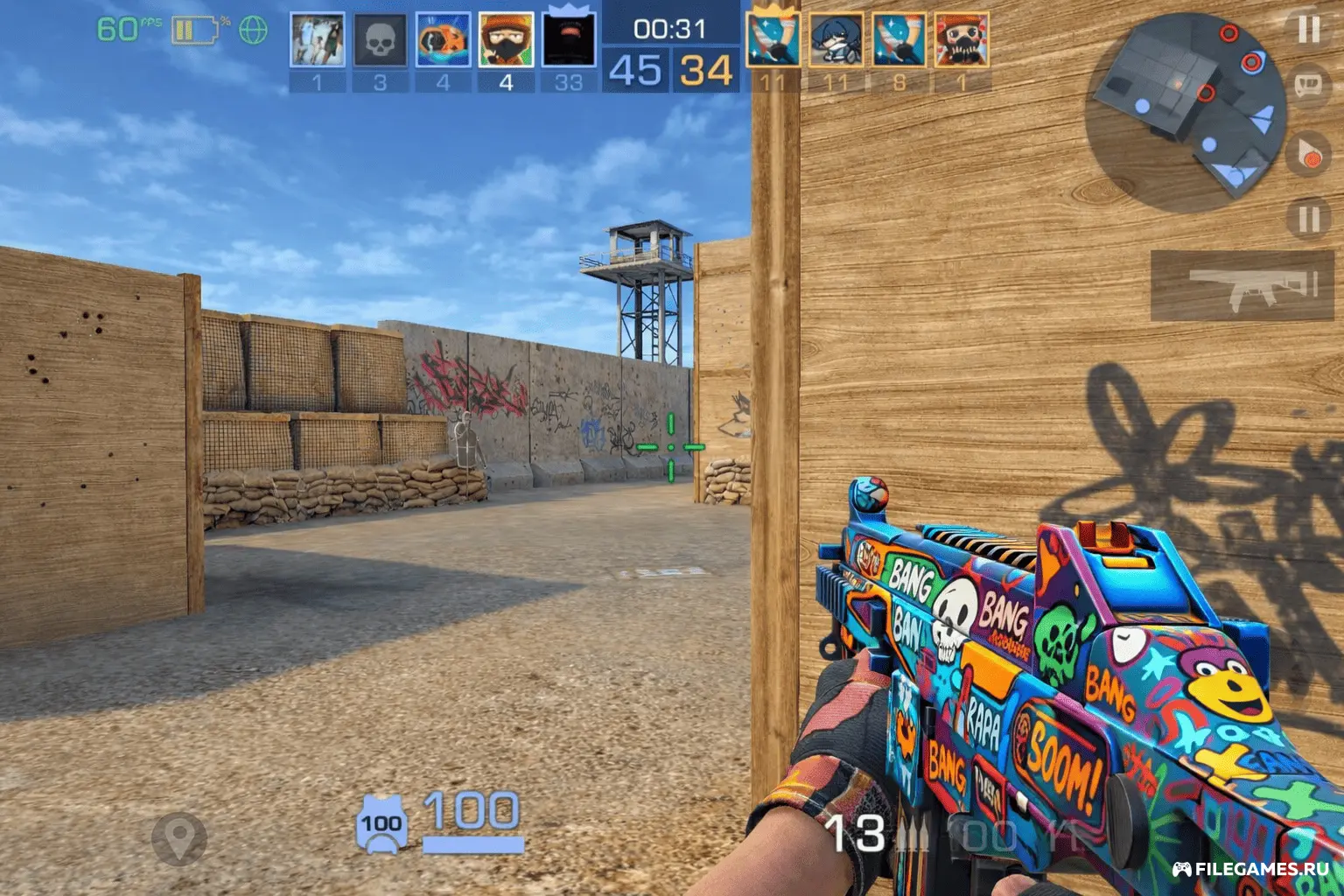
Task: Tap the pause button above the chat bubble icon
Action: tap(1308, 31)
